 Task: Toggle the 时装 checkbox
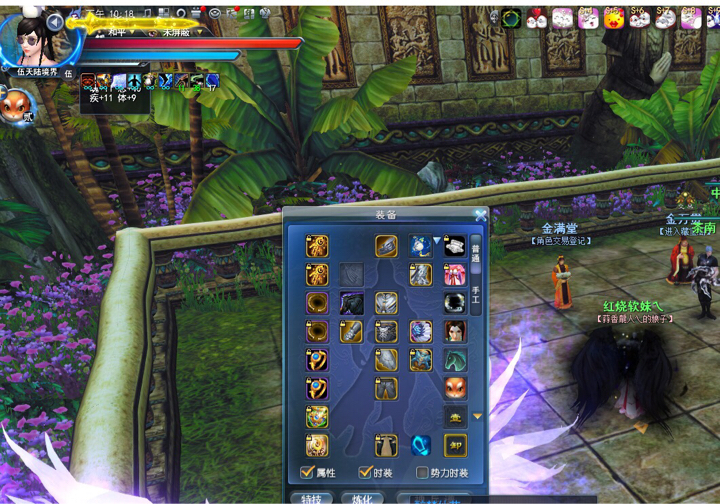click(x=365, y=472)
